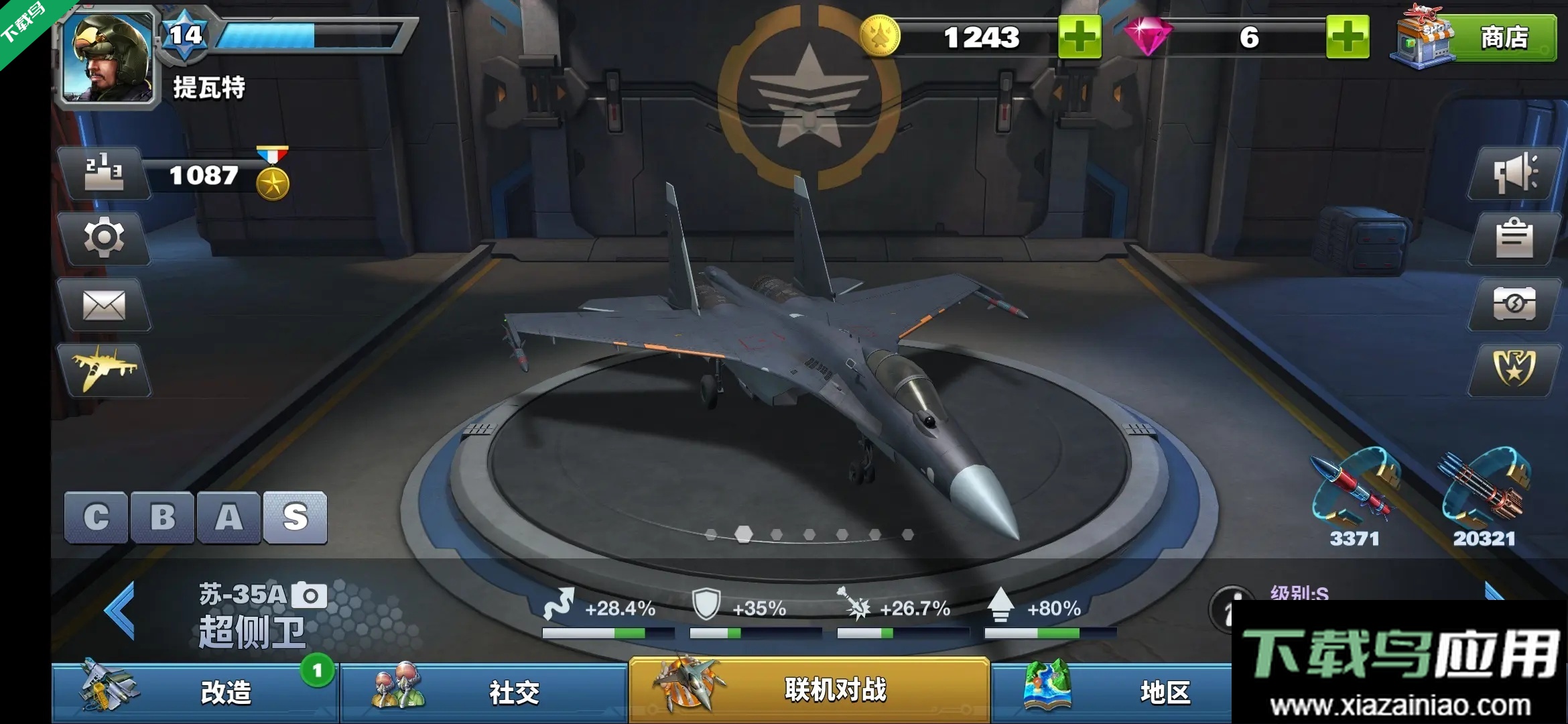Viewport: 1568px width, 724px height.
Task: Open the camera screenshot button
Action: [1513, 304]
